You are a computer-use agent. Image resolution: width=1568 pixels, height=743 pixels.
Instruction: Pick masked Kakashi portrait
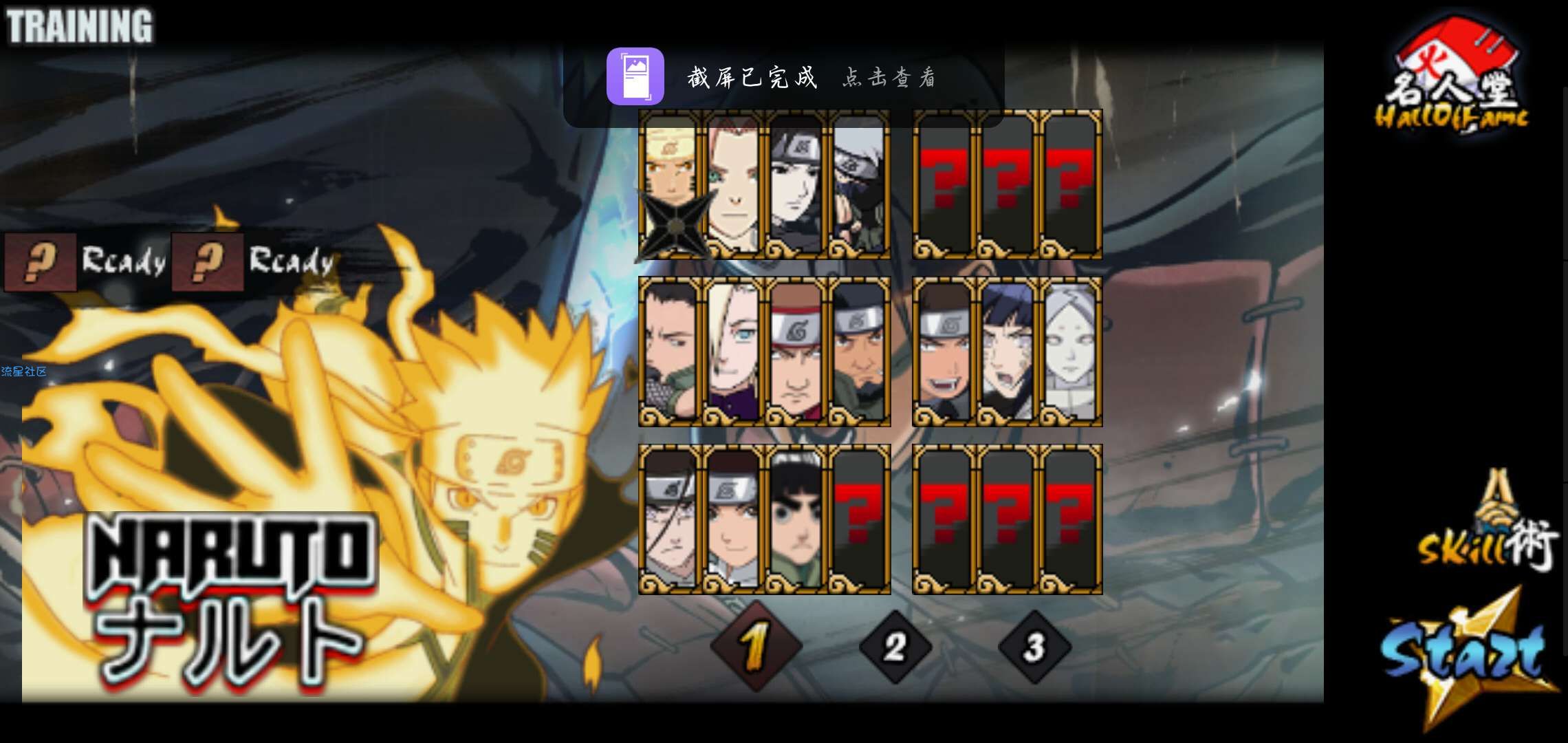click(x=859, y=184)
